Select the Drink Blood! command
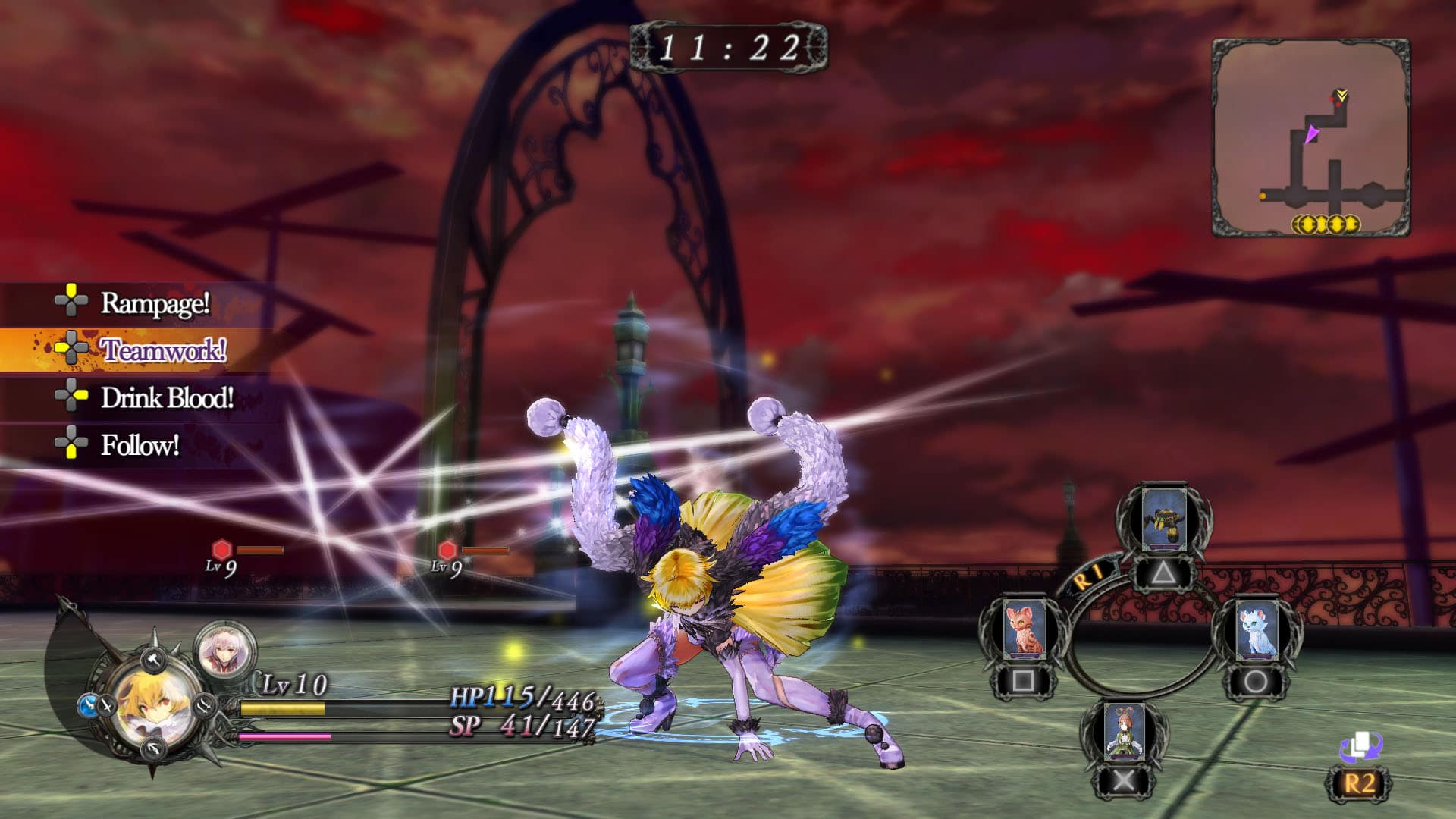This screenshot has width=1456, height=819. coord(167,398)
